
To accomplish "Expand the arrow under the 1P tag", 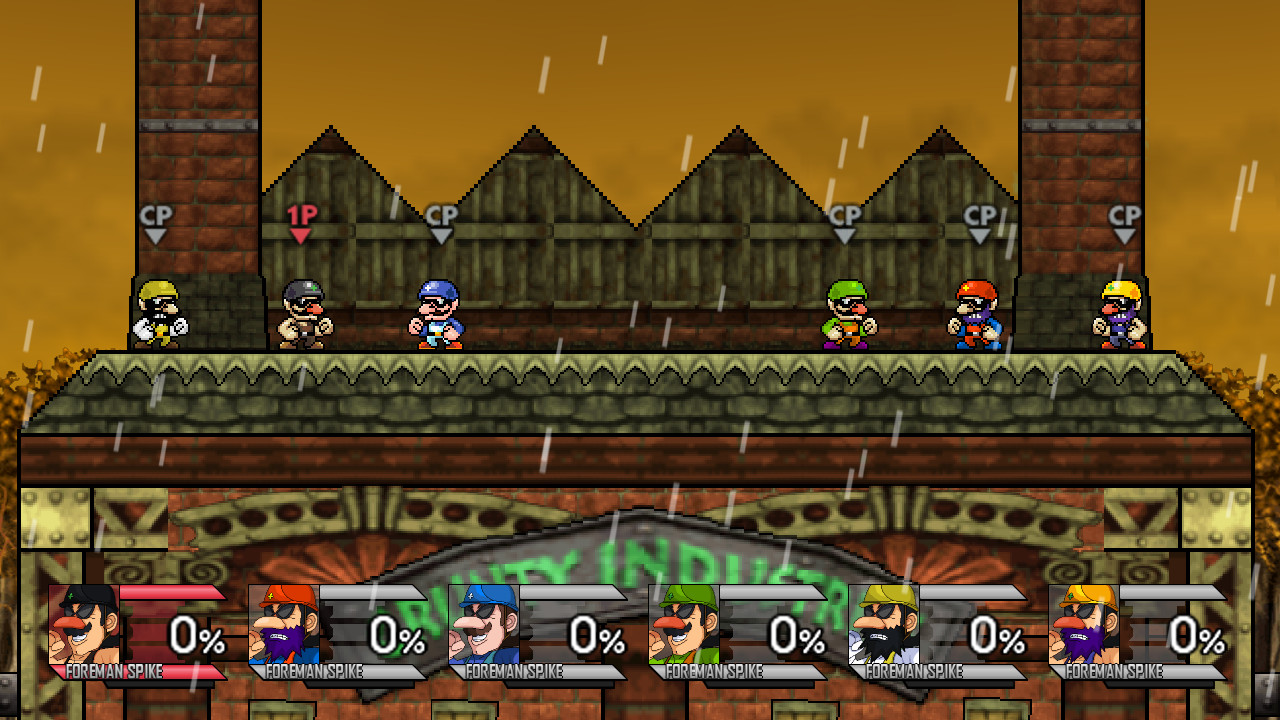I will pos(300,236).
